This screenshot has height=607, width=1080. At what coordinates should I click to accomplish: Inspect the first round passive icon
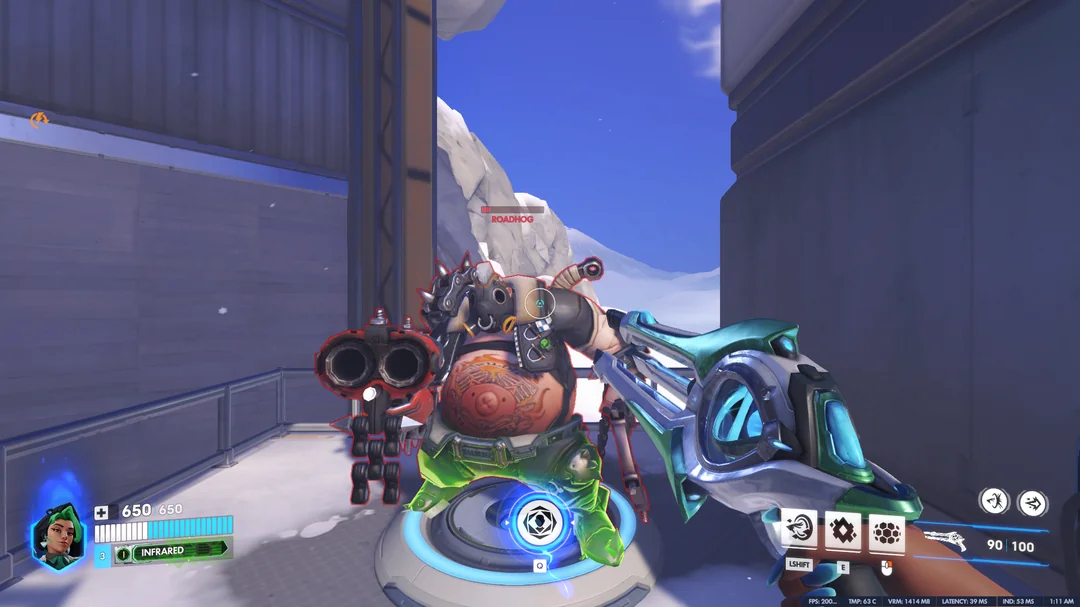[993, 500]
